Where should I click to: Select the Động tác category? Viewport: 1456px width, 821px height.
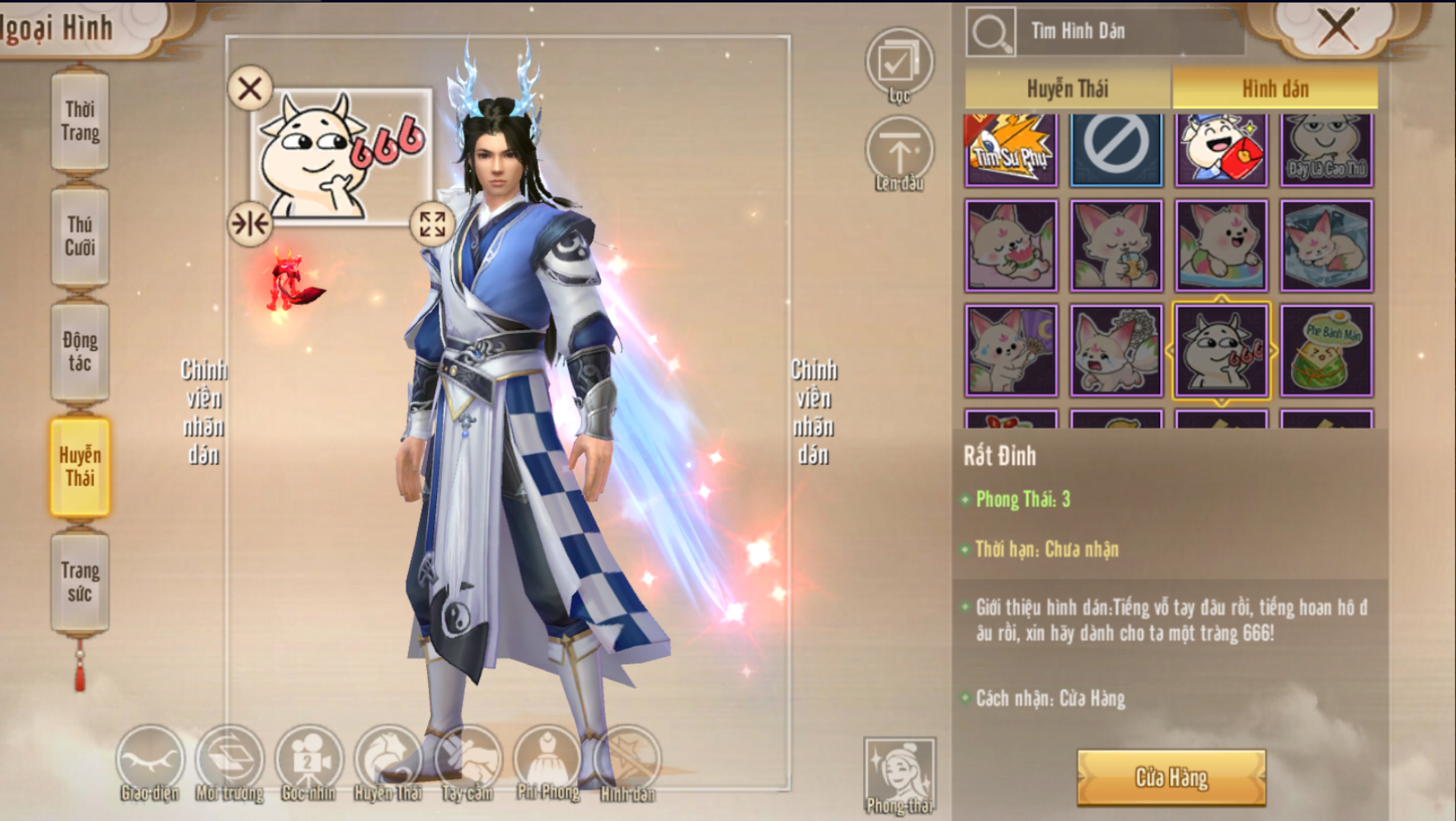pos(80,352)
